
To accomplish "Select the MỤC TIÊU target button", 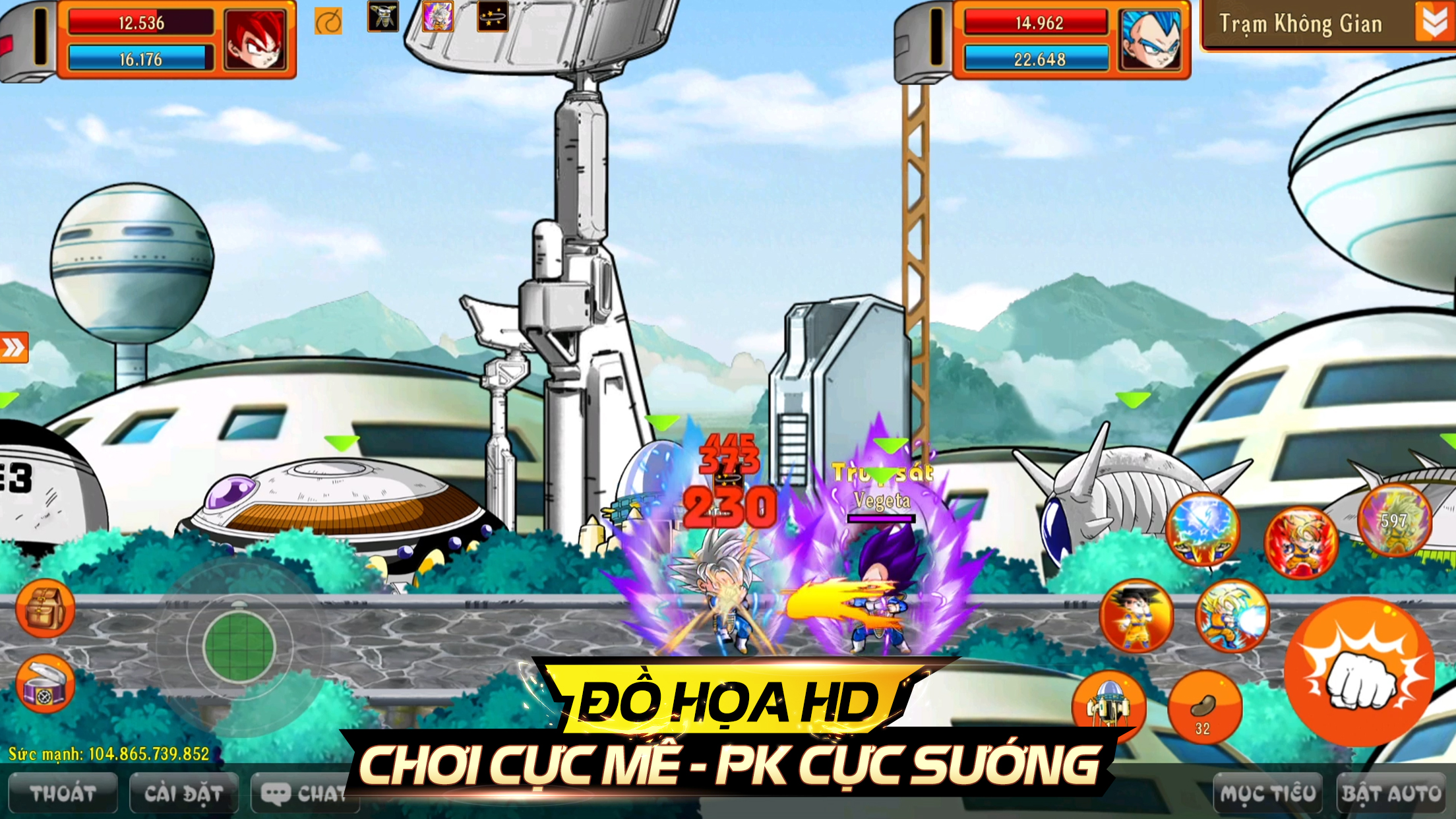I will point(1267,793).
